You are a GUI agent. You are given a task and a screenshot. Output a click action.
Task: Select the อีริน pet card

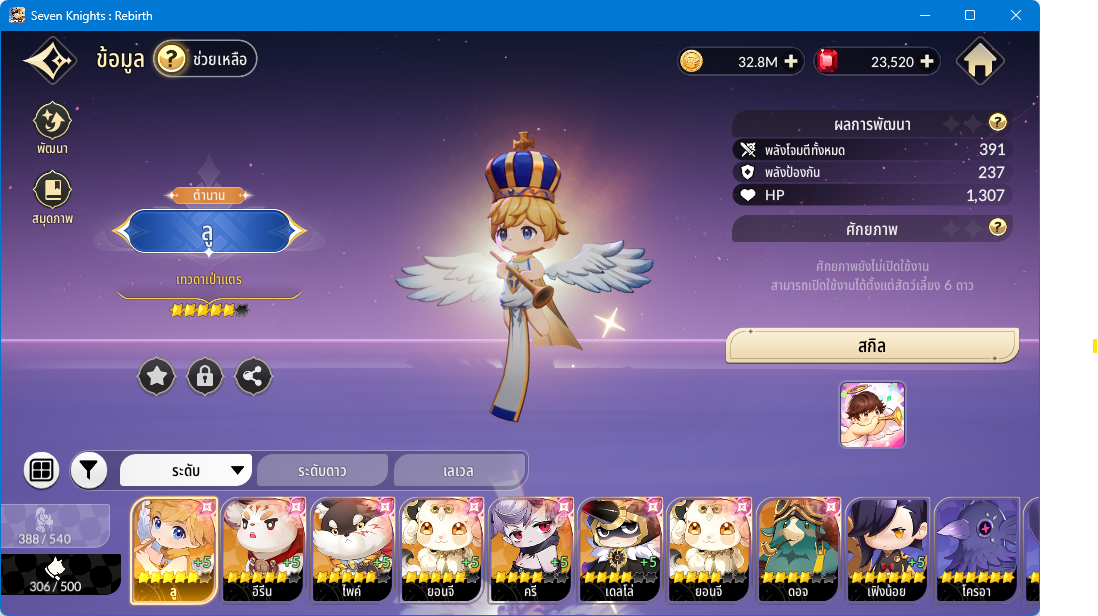263,550
